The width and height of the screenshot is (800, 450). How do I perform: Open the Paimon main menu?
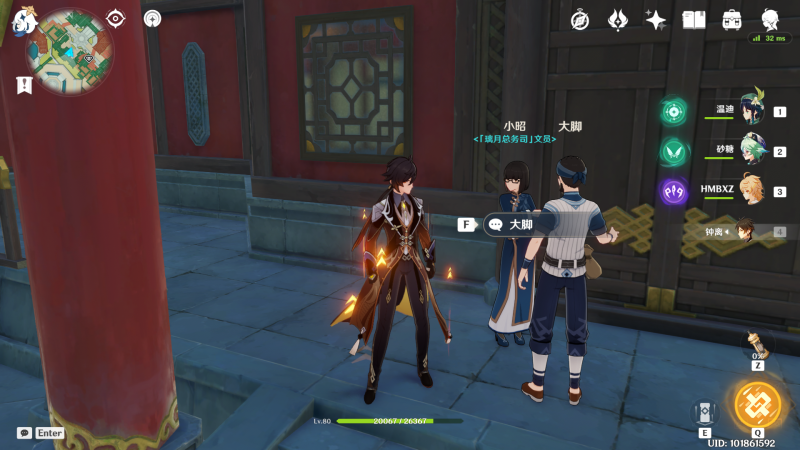click(x=24, y=19)
